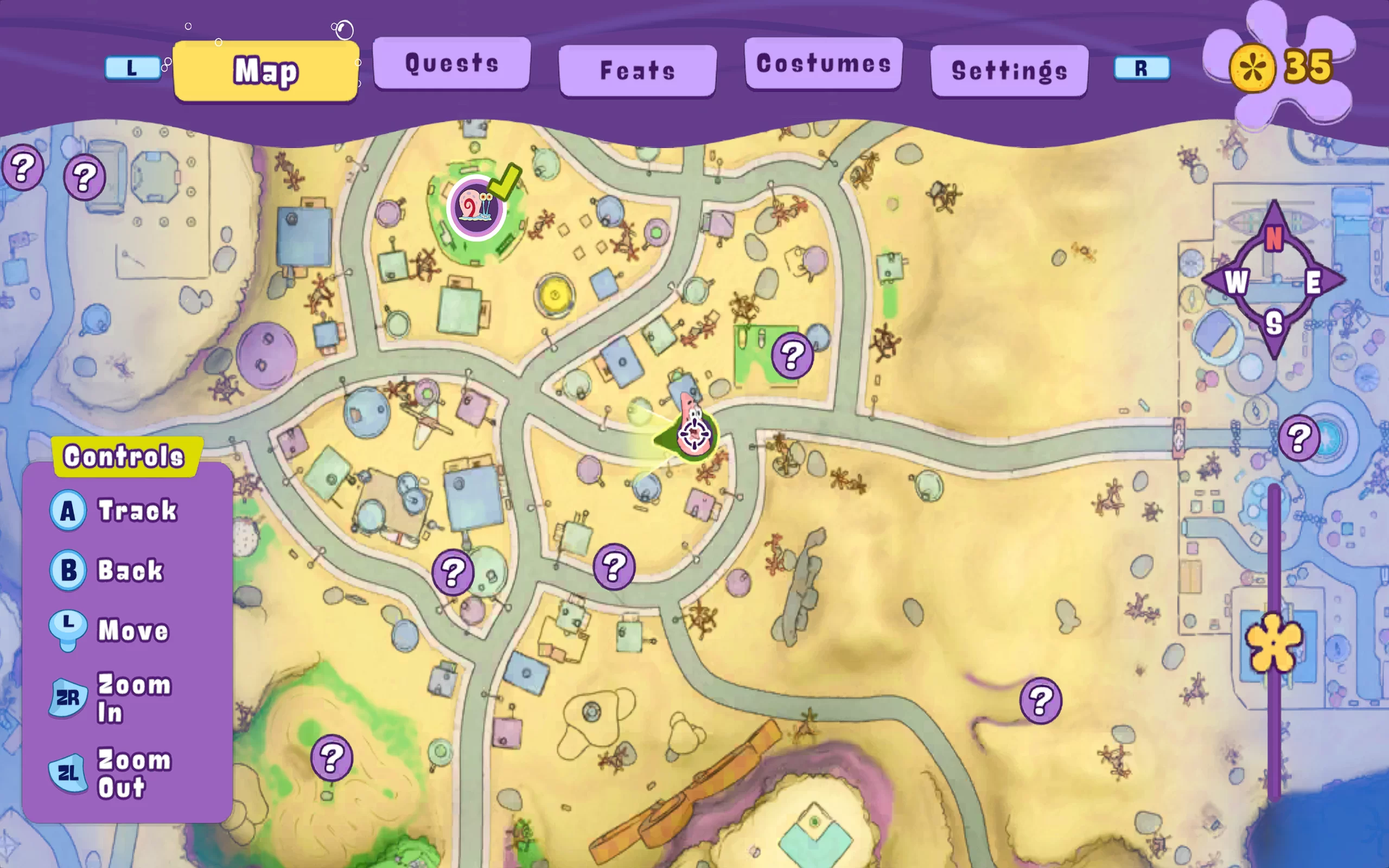Select Patrick's player position marker
This screenshot has width=1389, height=868.
pyautogui.click(x=694, y=433)
